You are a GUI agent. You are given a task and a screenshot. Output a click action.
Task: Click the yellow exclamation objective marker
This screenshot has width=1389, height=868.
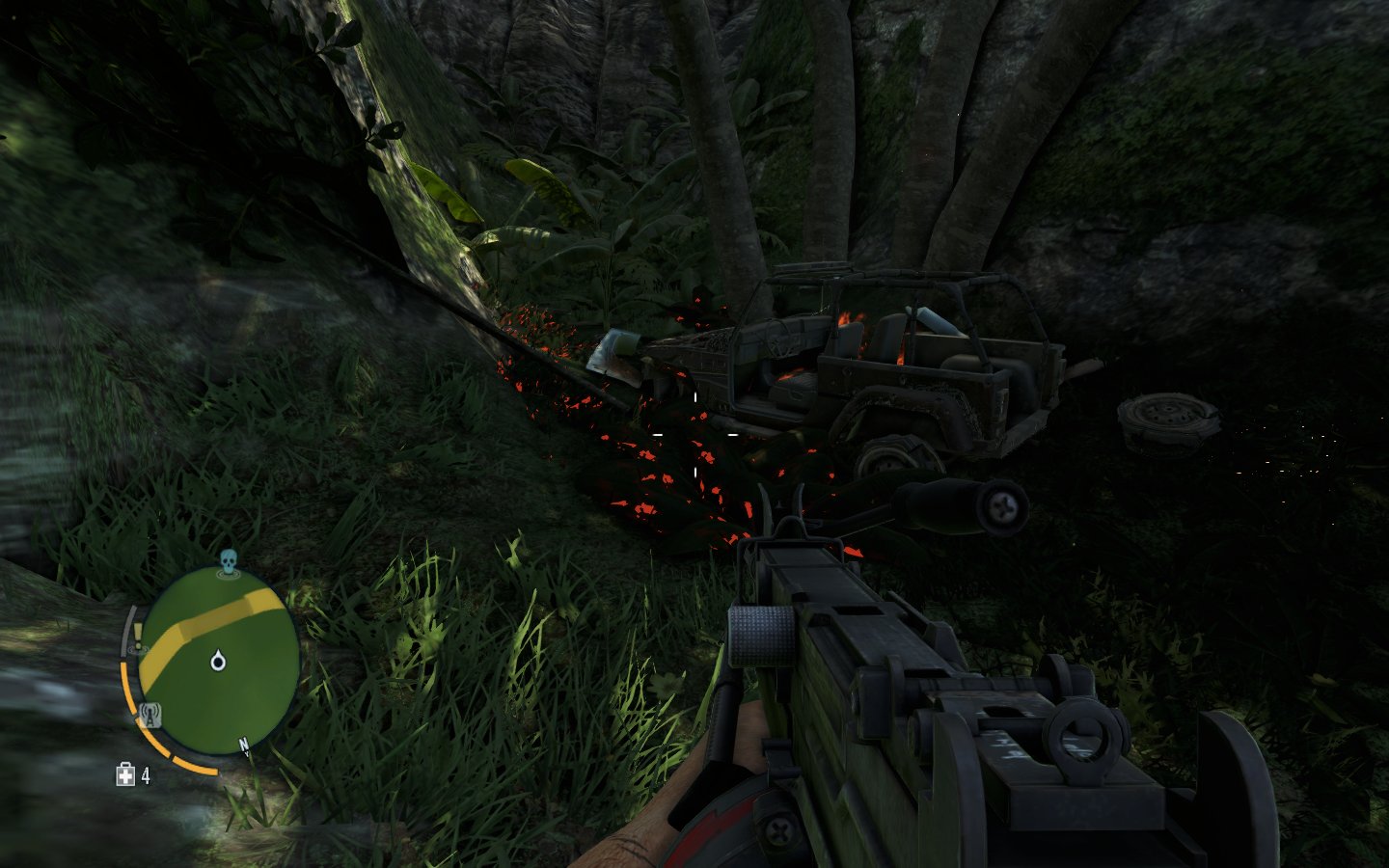coord(138,634)
